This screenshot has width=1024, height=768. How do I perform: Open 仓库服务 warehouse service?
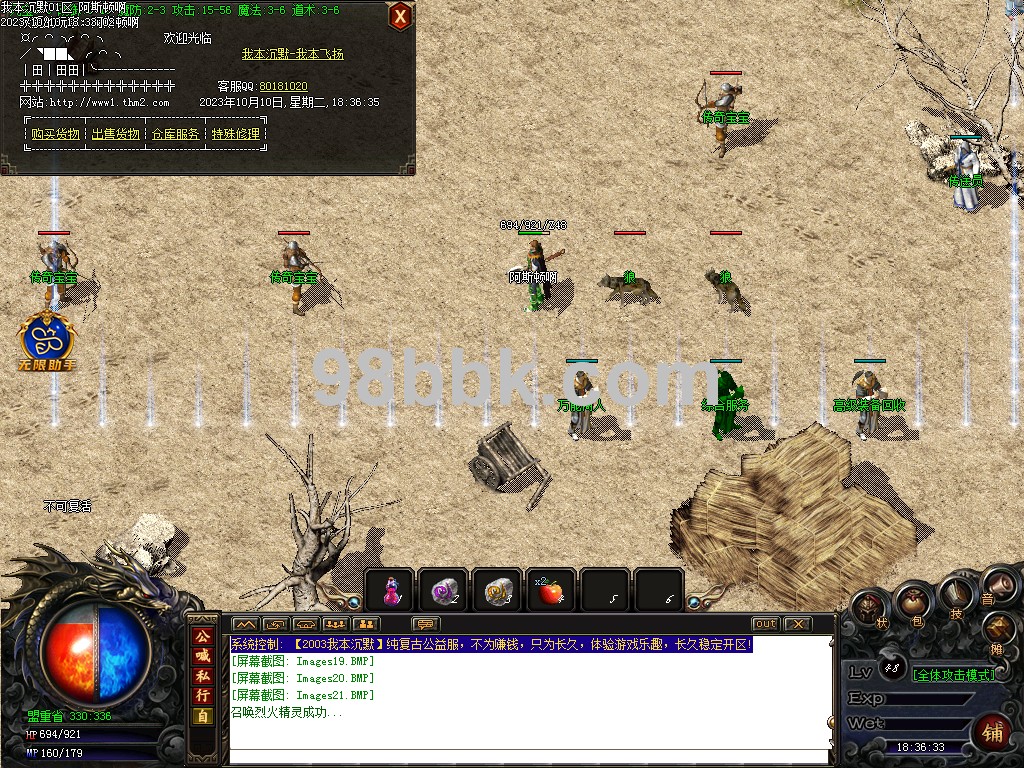tap(175, 134)
